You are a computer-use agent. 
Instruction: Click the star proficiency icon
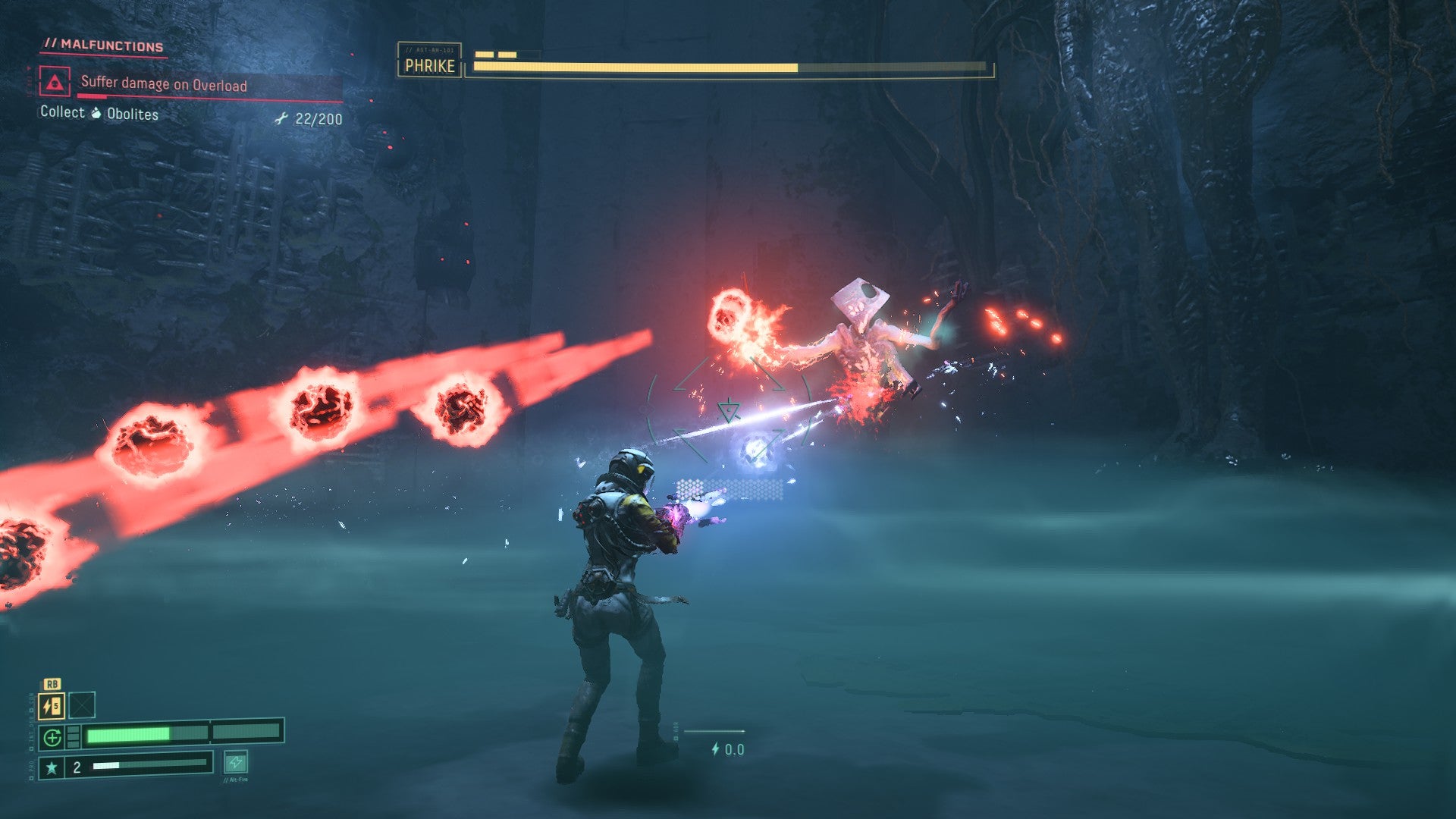52,767
